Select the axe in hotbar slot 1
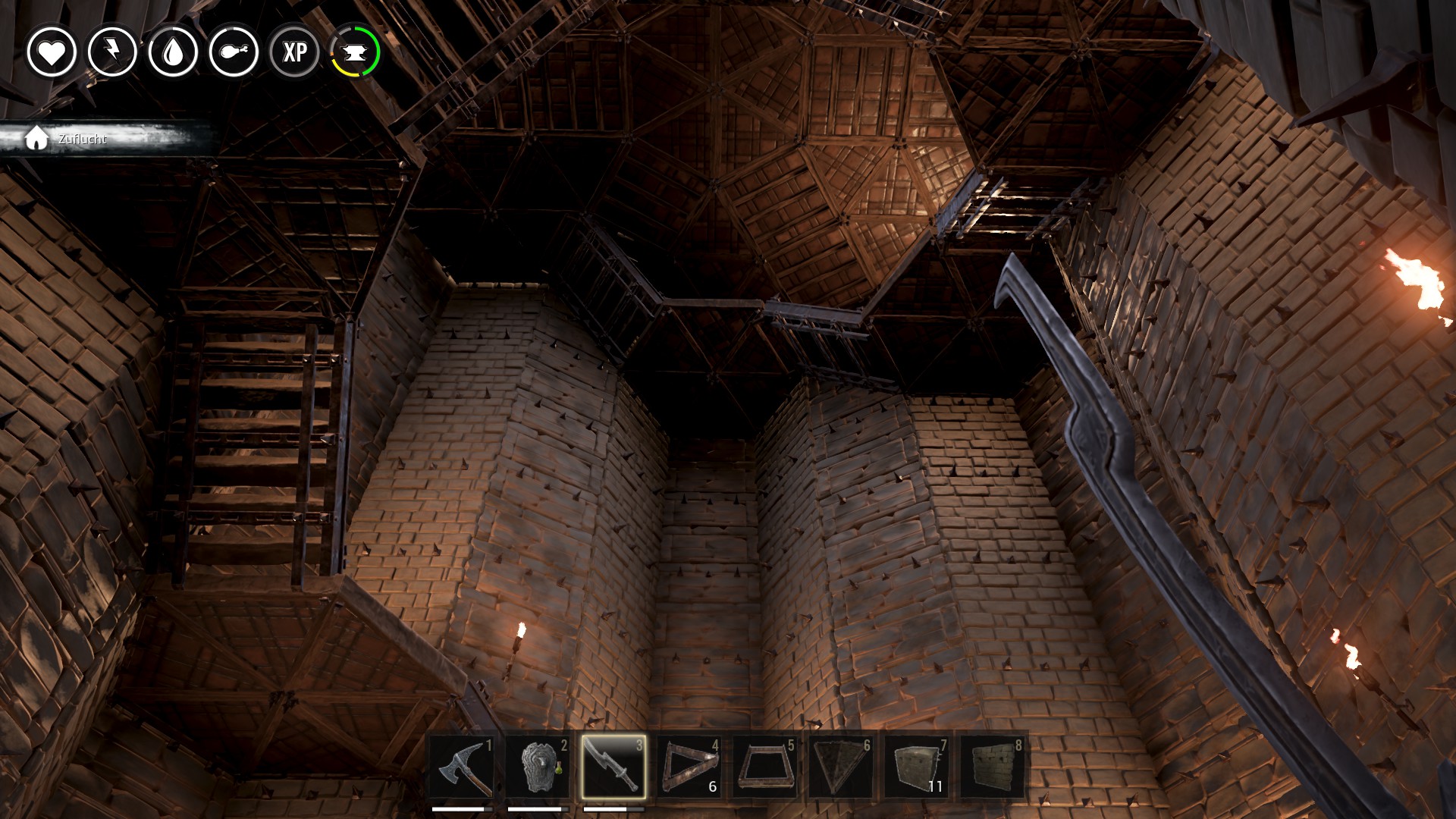Screen dimensions: 1456x819 tap(462, 766)
